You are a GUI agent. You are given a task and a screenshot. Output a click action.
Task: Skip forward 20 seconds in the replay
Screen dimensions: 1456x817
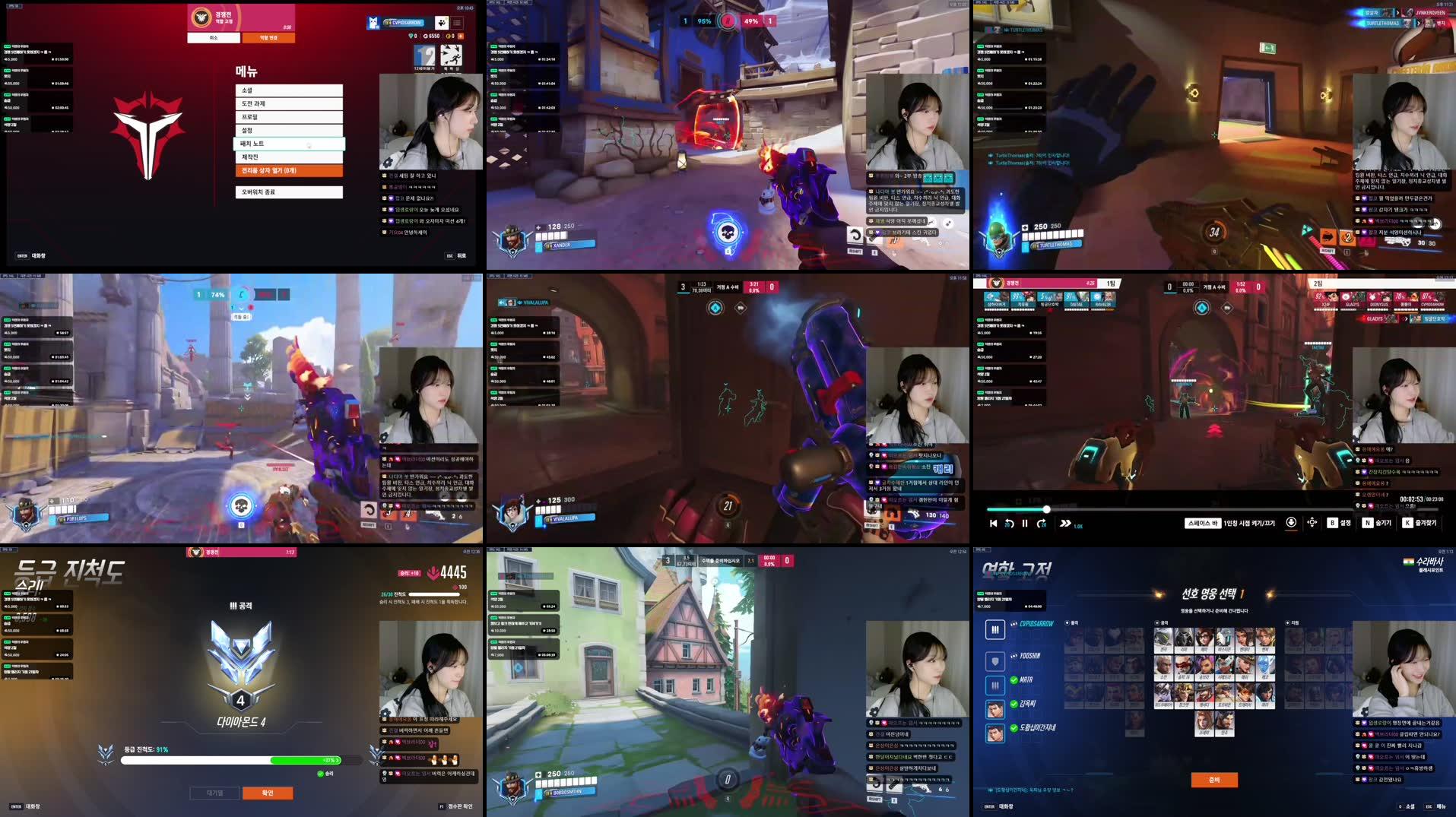pos(1042,524)
